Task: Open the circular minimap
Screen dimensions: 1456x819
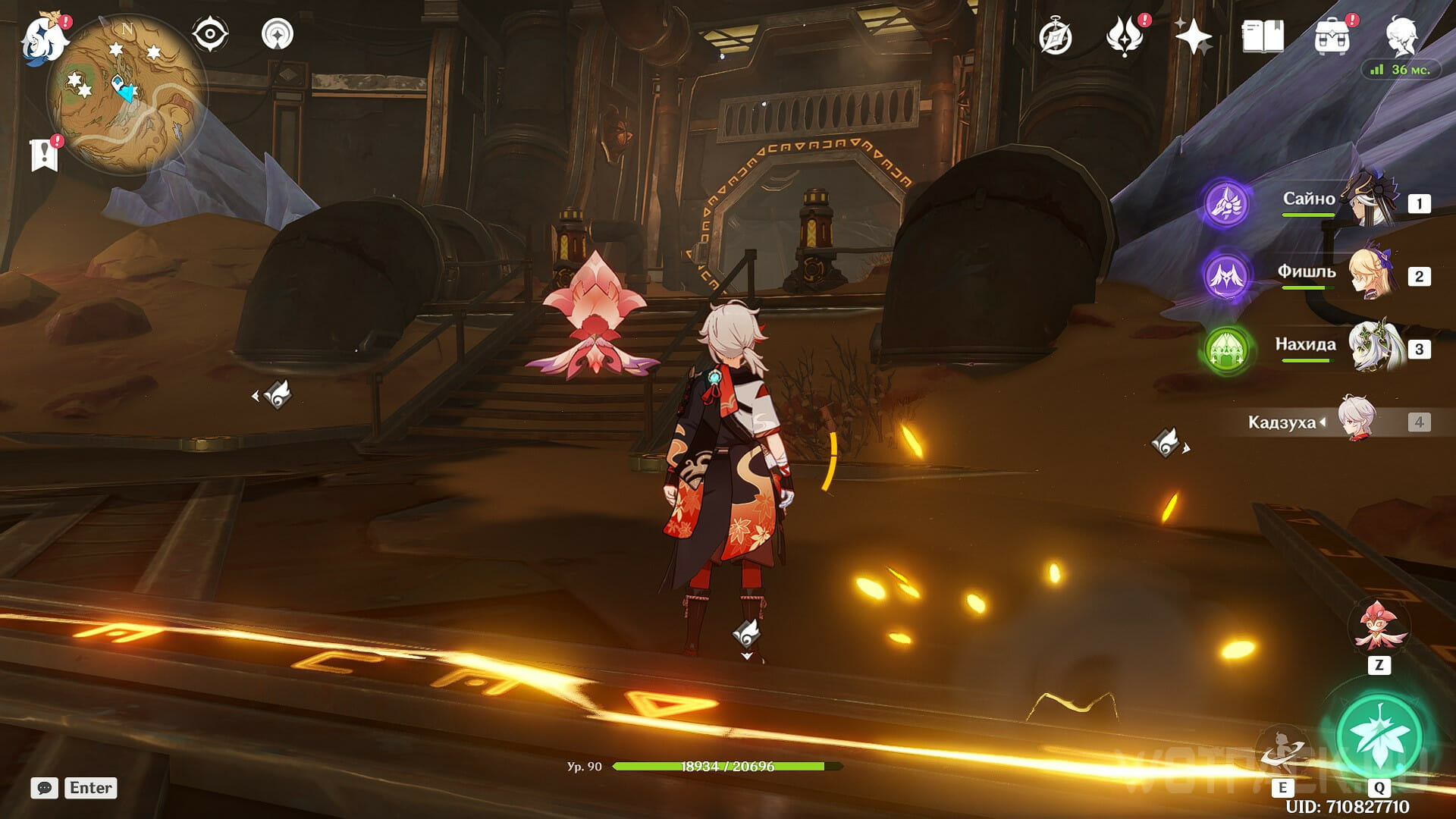Action: tap(125, 95)
